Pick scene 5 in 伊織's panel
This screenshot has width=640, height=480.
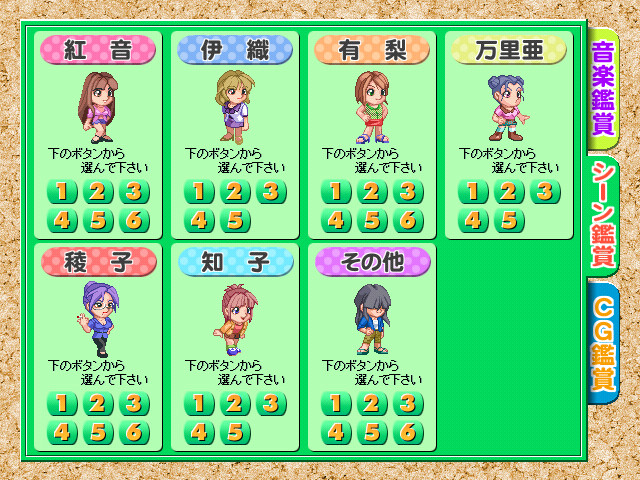click(235, 220)
